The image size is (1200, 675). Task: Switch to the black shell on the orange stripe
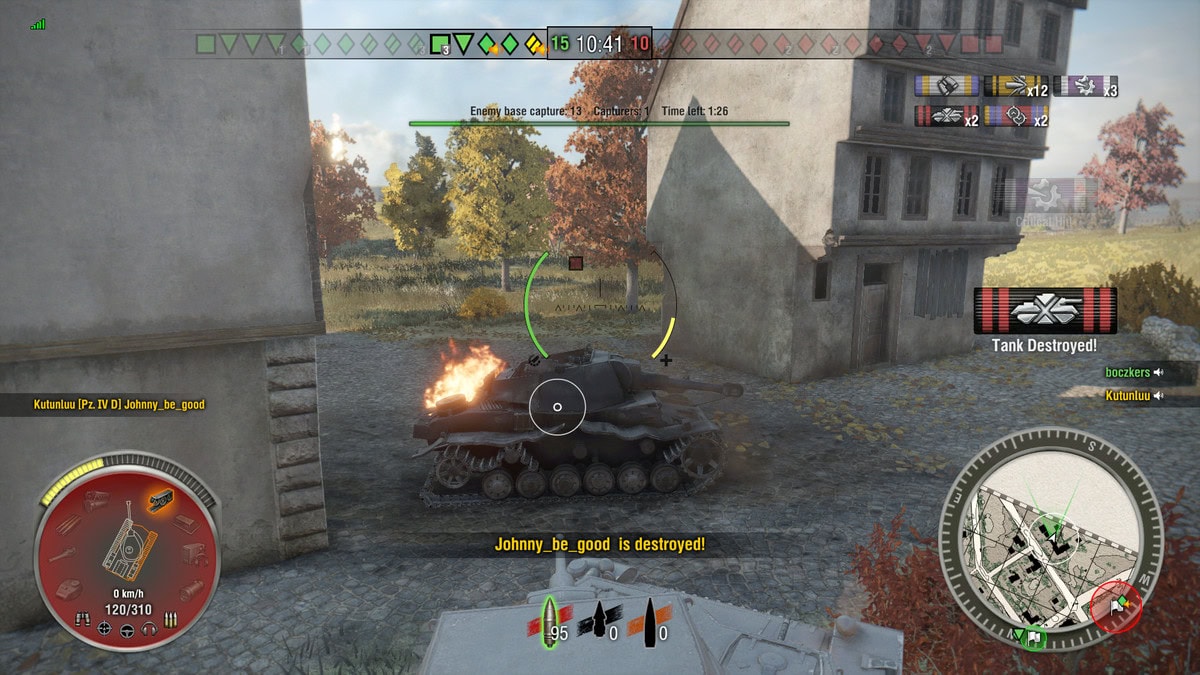pos(648,621)
